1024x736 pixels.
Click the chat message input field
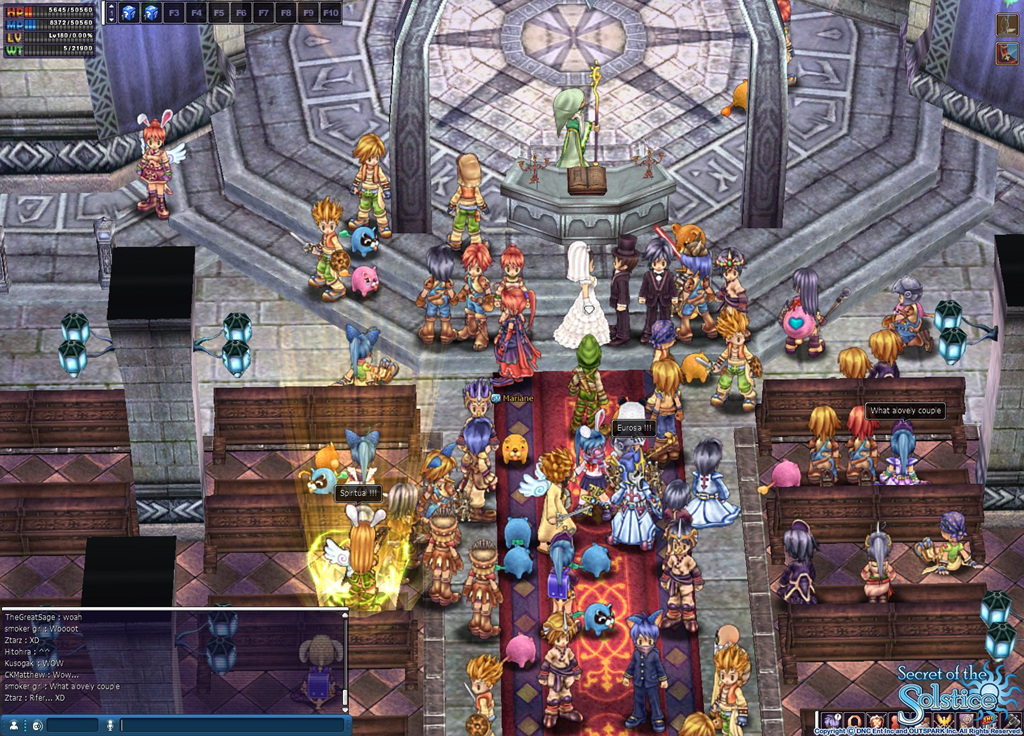pos(232,725)
